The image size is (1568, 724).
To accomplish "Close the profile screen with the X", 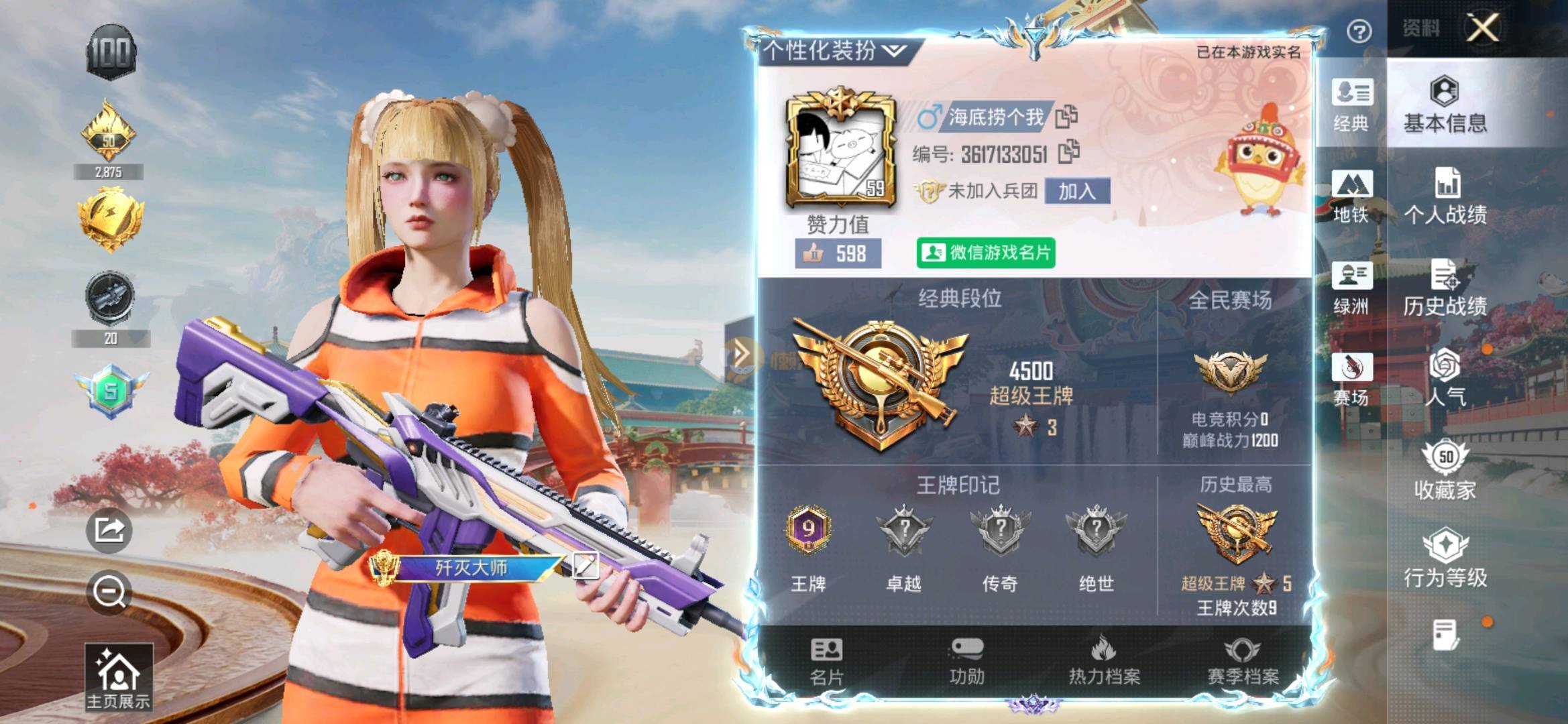I will coord(1482,28).
